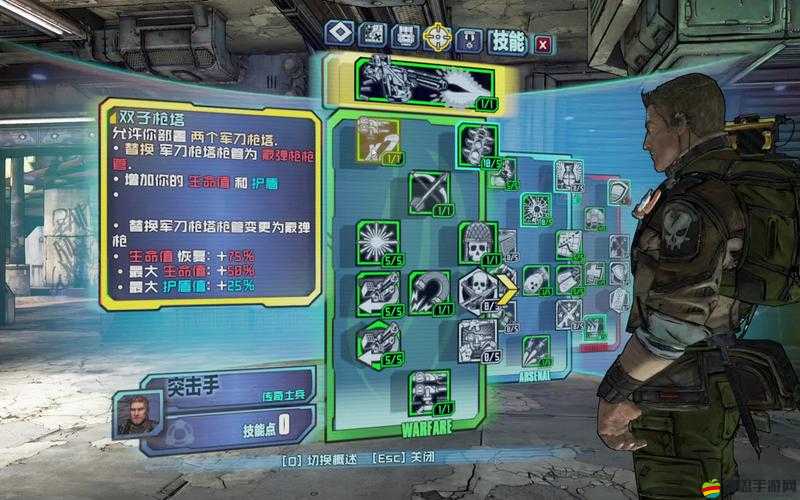Choose the magnet skill icon
Viewport: 800px width, 500px height.
tap(428, 290)
